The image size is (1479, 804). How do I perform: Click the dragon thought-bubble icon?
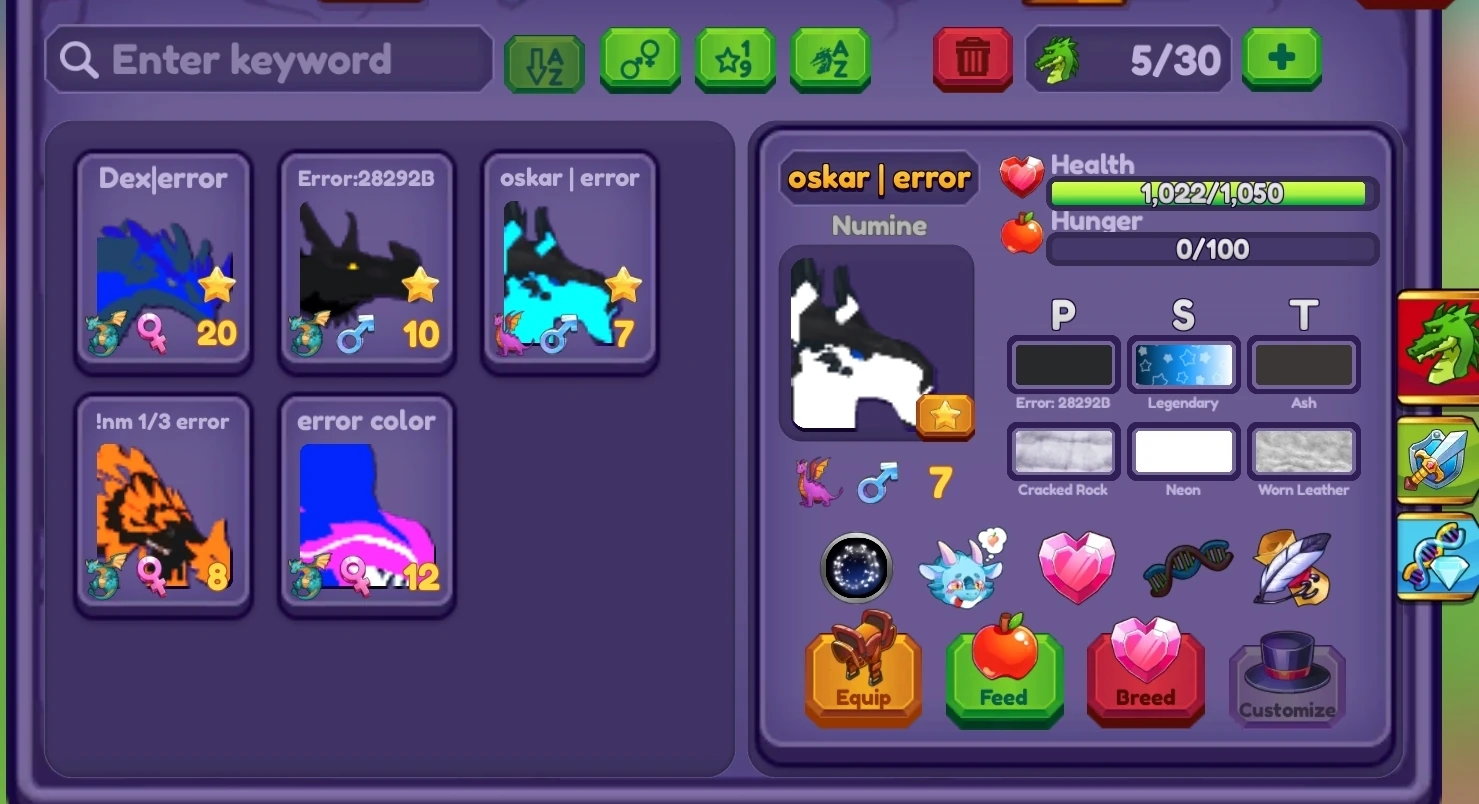pos(962,568)
